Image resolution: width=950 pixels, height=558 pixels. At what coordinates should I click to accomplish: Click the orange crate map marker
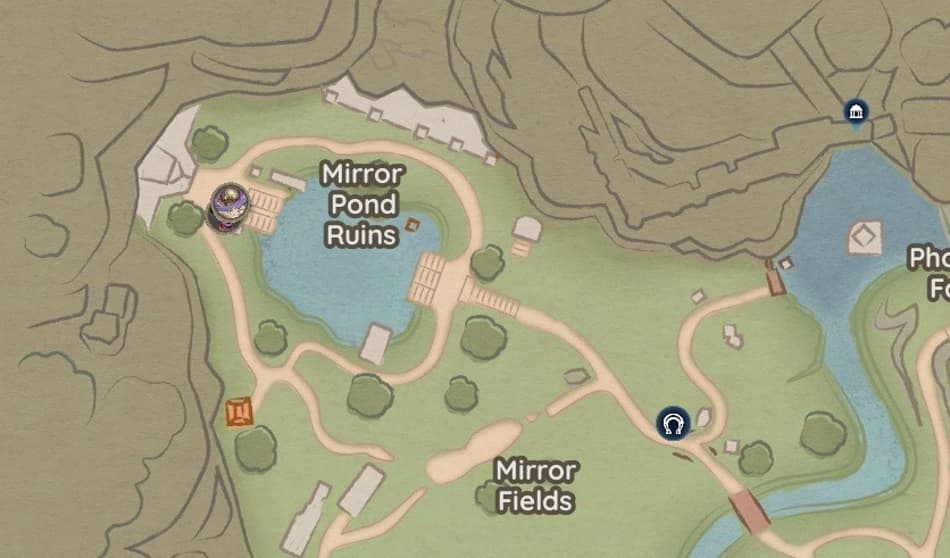(239, 411)
